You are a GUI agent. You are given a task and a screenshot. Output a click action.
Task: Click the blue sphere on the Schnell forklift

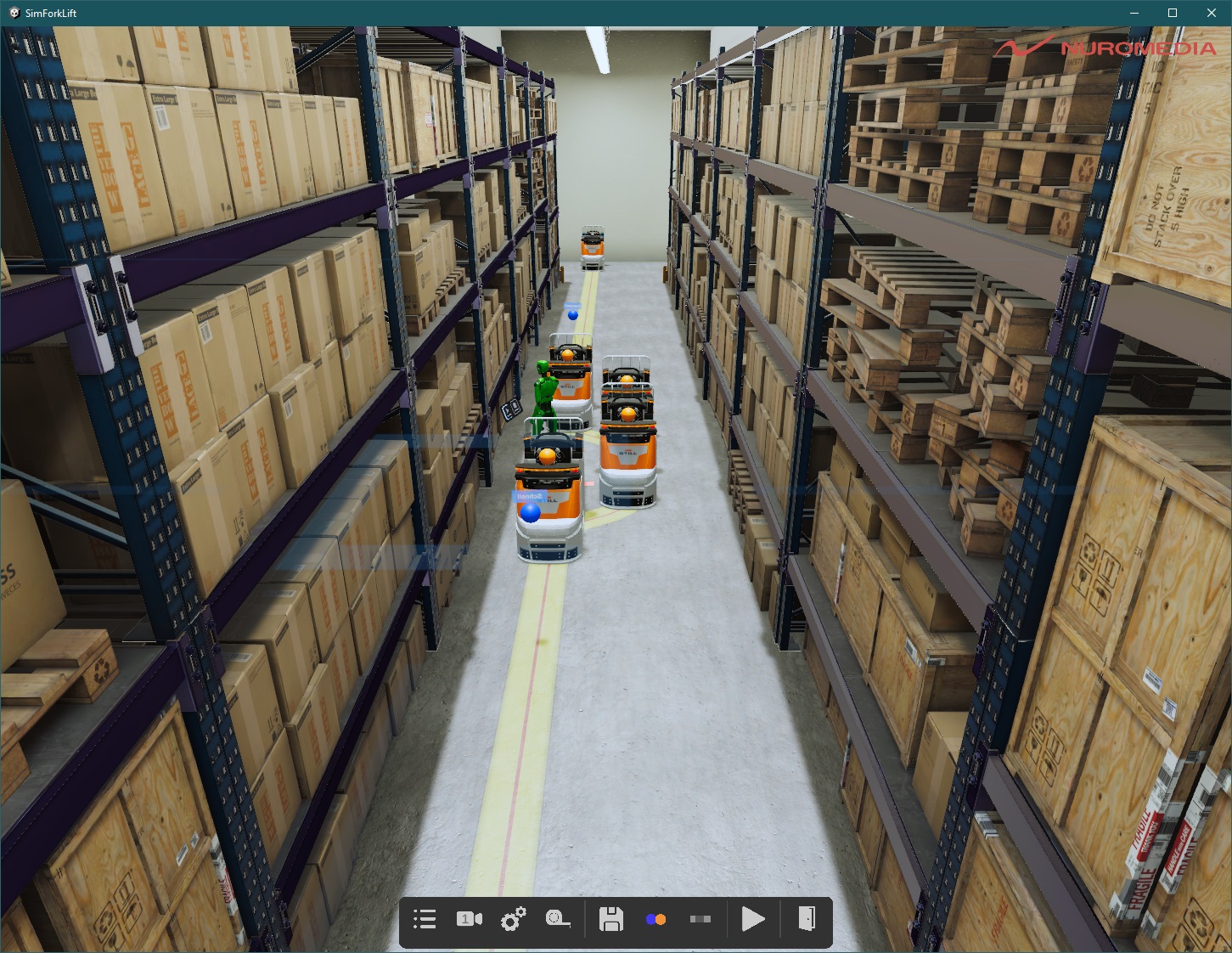coord(531,511)
